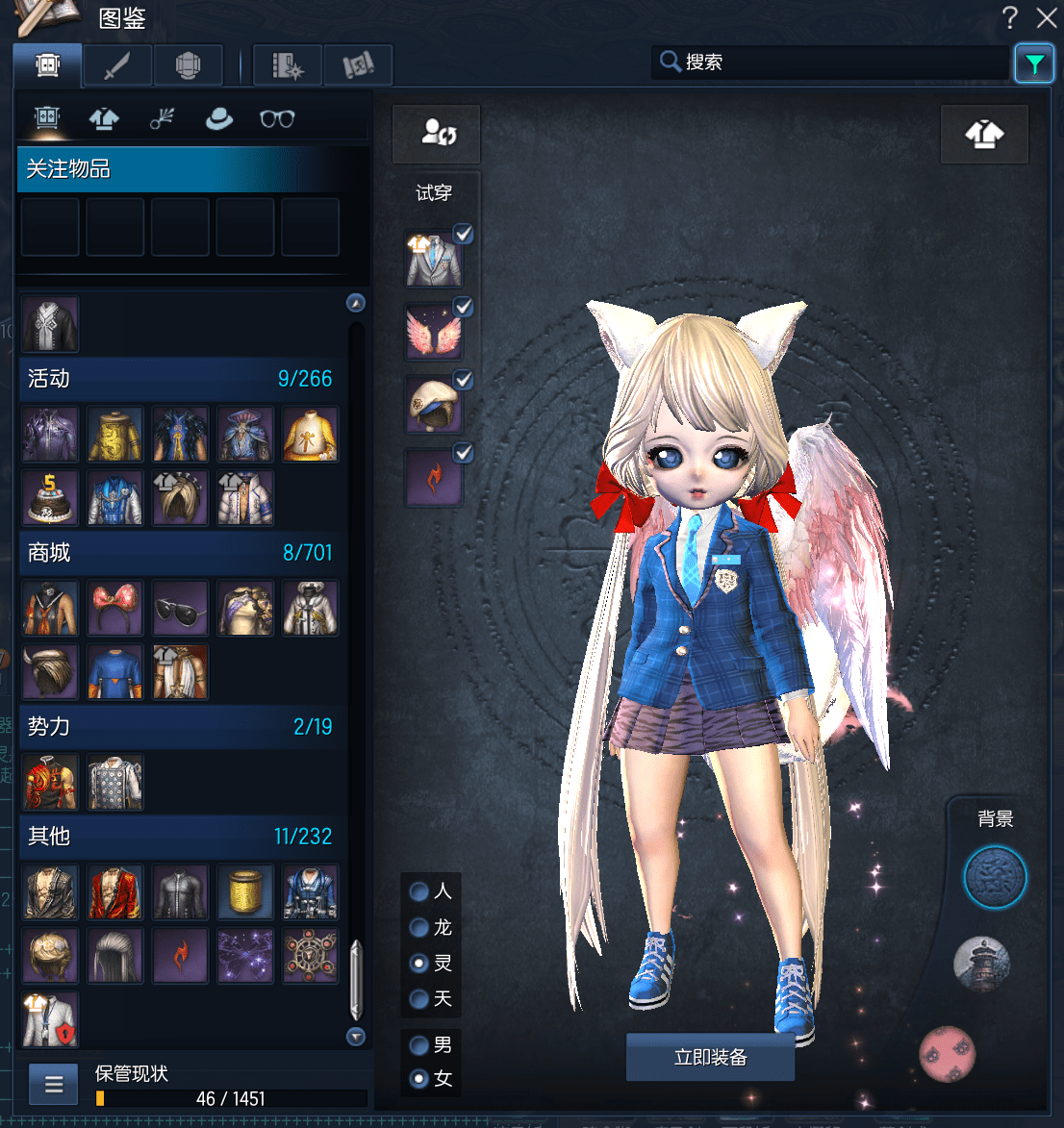
Task: Toggle the green filter button
Action: pos(1034,64)
